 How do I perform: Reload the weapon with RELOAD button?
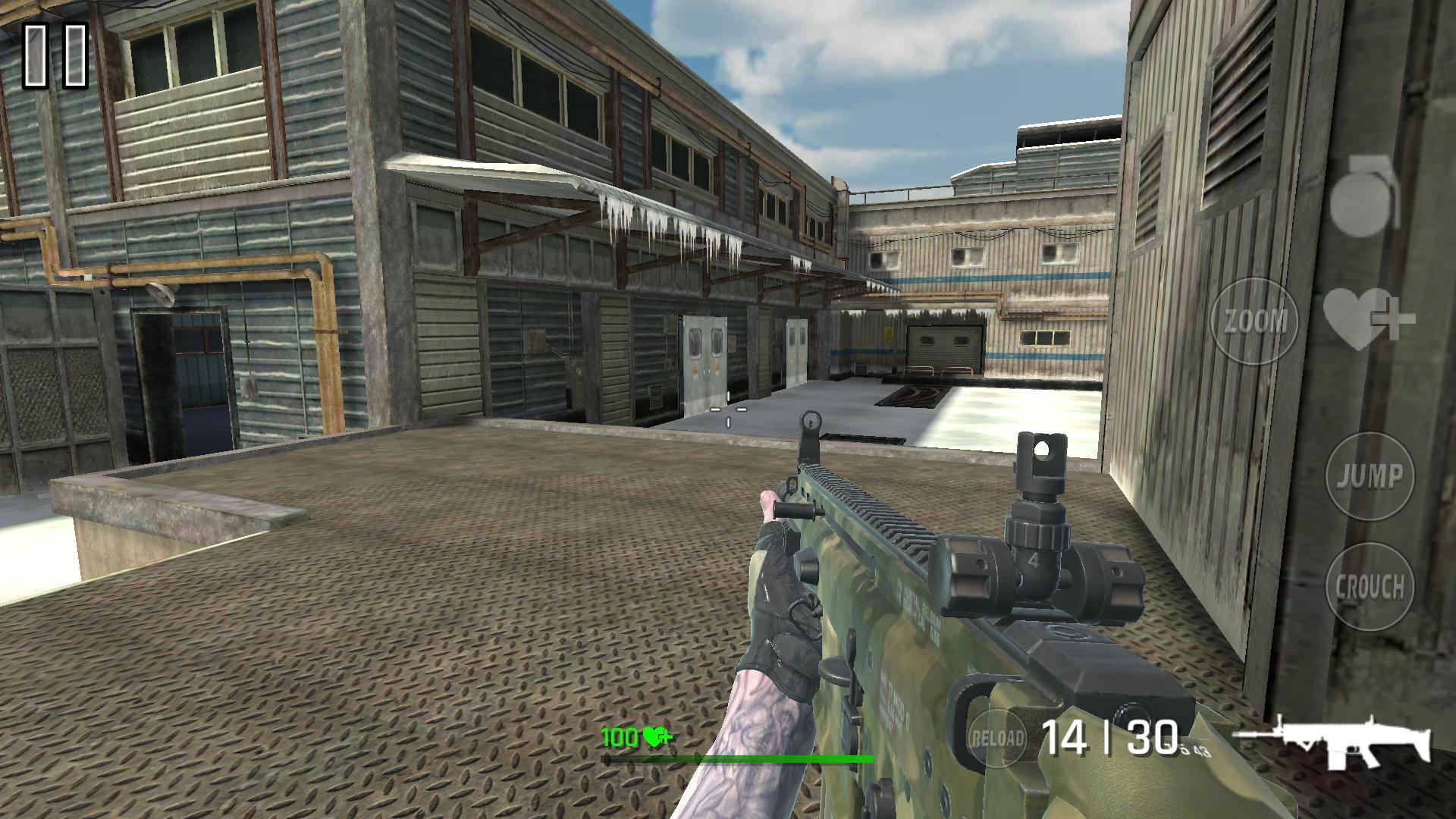(x=998, y=737)
